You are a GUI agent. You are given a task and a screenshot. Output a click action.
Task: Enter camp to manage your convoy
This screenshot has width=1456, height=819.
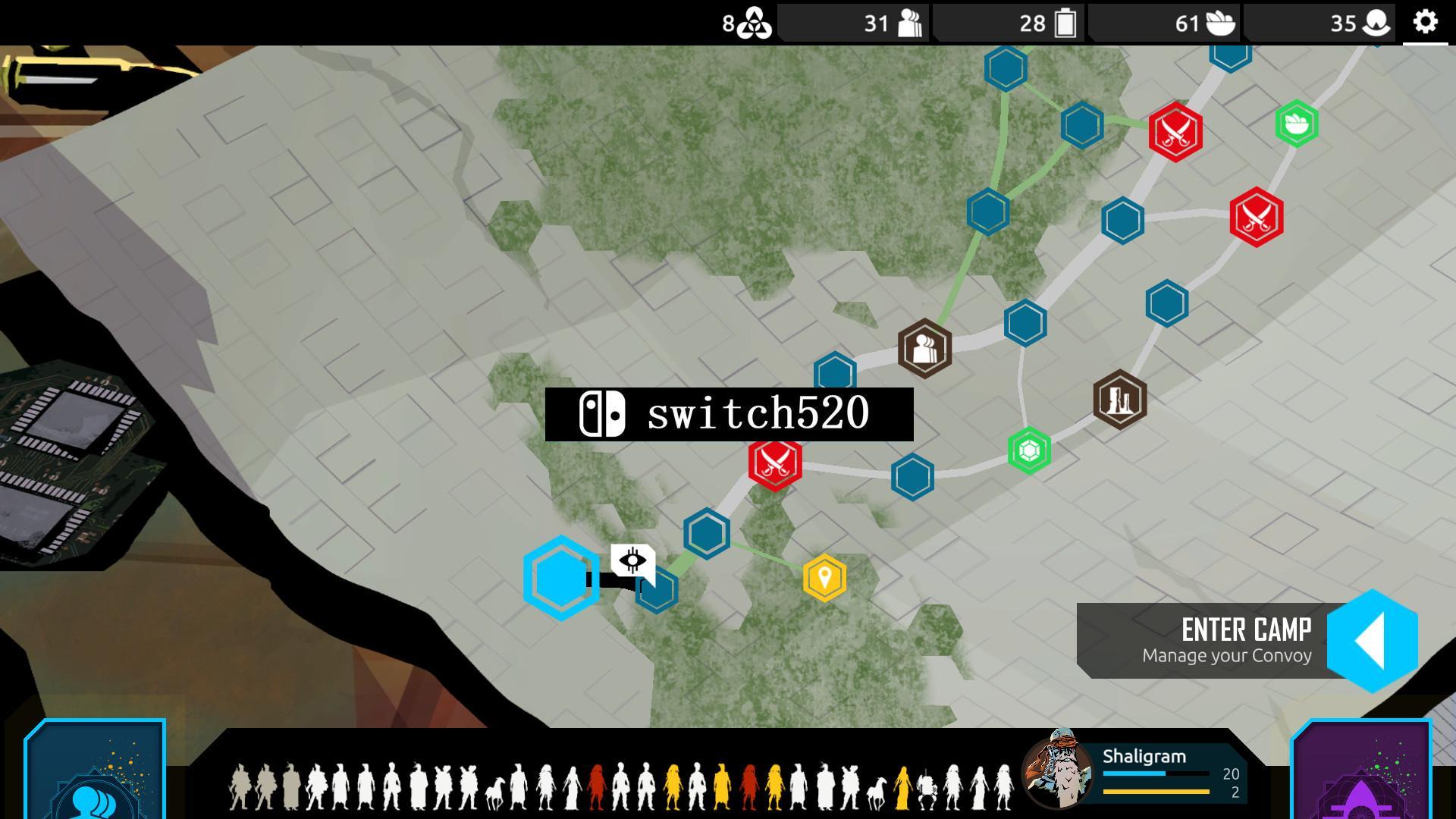[1371, 640]
